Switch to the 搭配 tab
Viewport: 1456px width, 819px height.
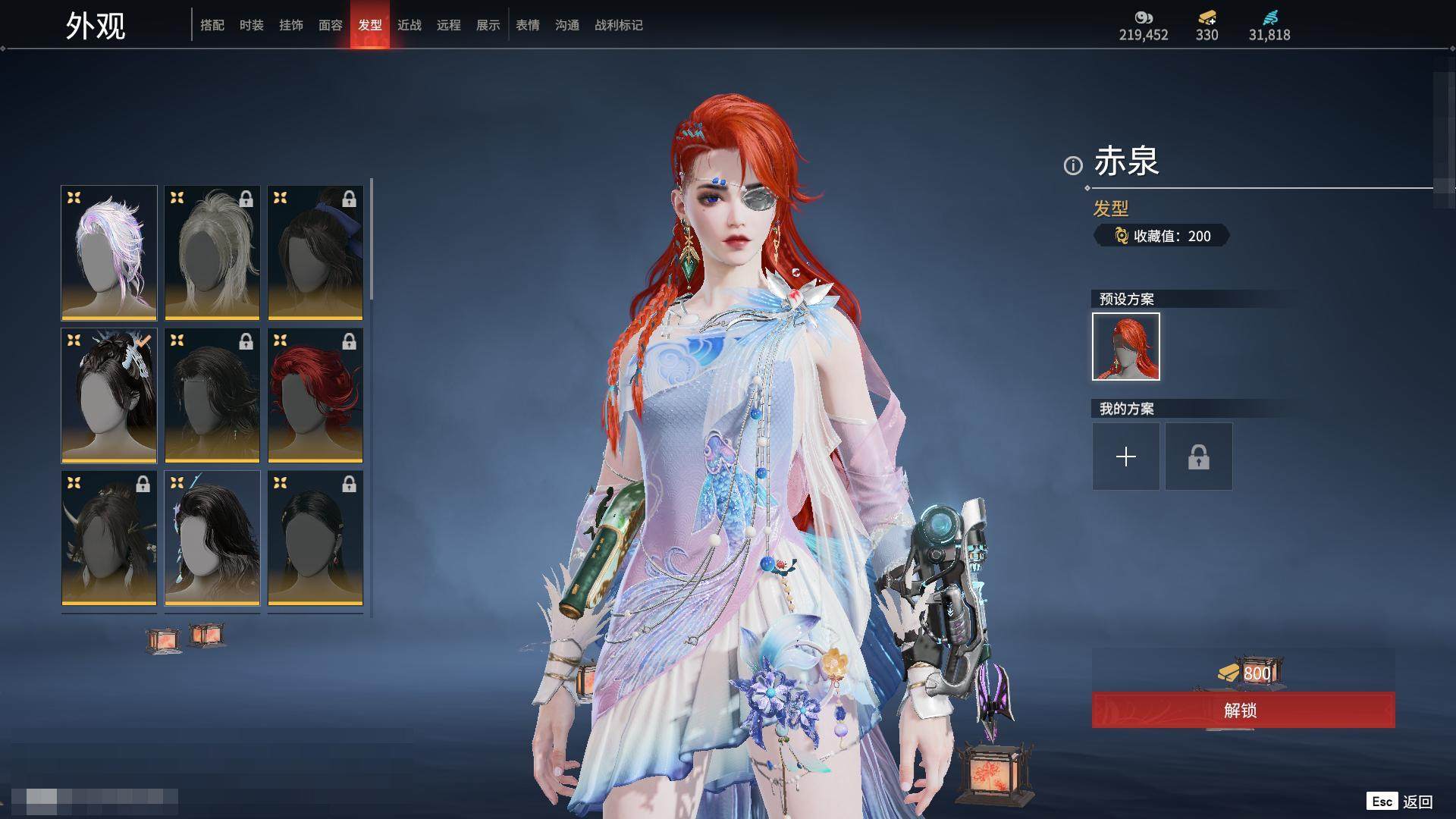pyautogui.click(x=212, y=25)
